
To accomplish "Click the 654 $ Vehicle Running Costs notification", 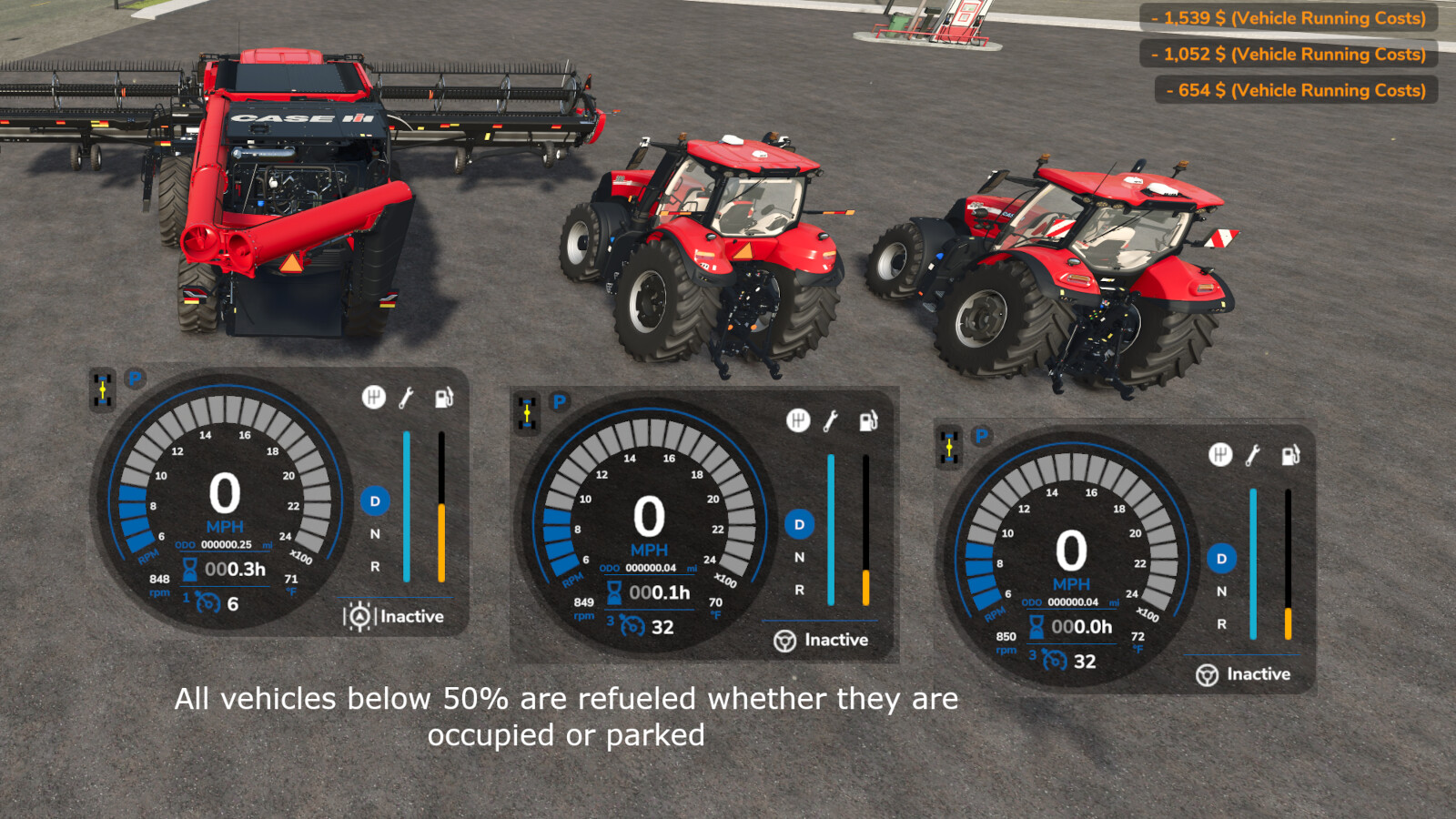I will [x=1296, y=90].
